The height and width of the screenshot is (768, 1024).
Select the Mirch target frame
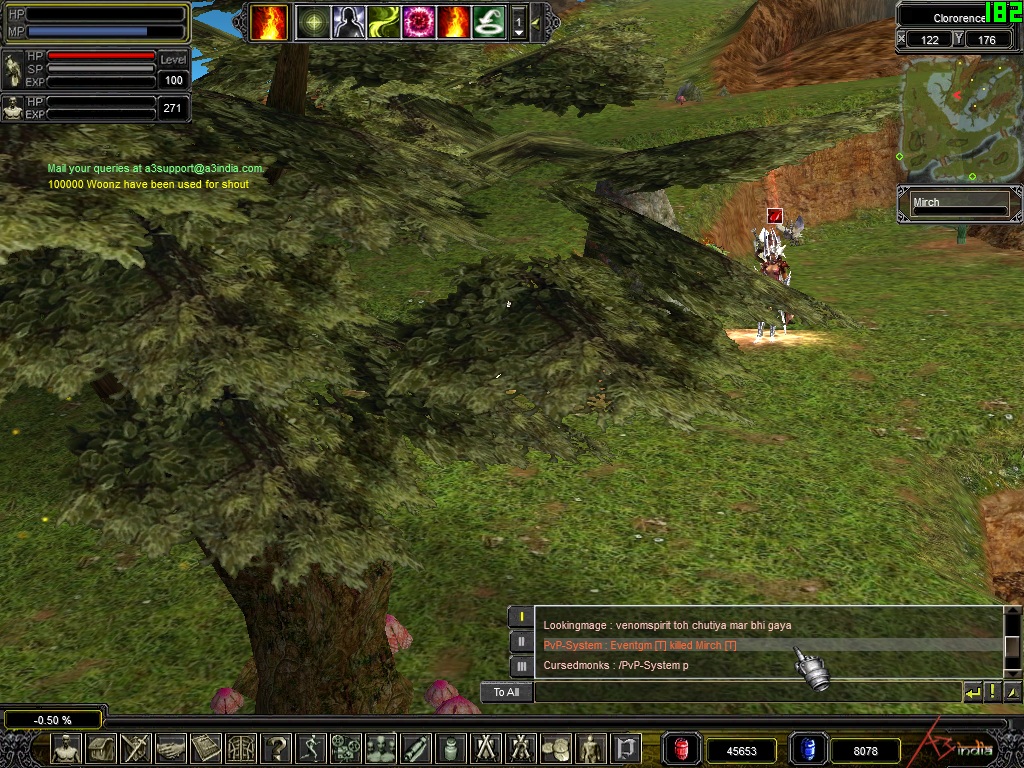pyautogui.click(x=959, y=204)
